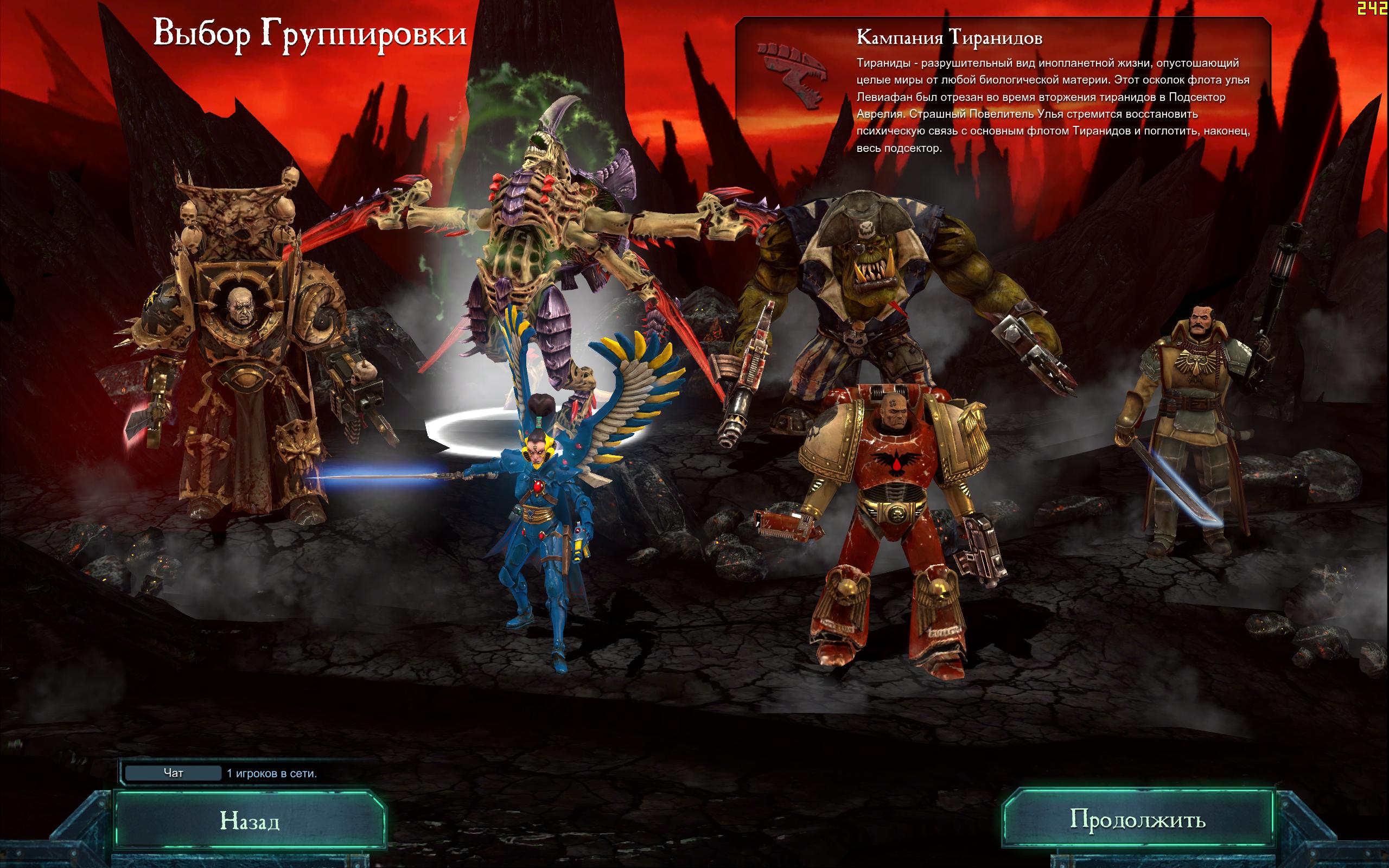Open the Чат chat box
The height and width of the screenshot is (868, 1389).
173,773
